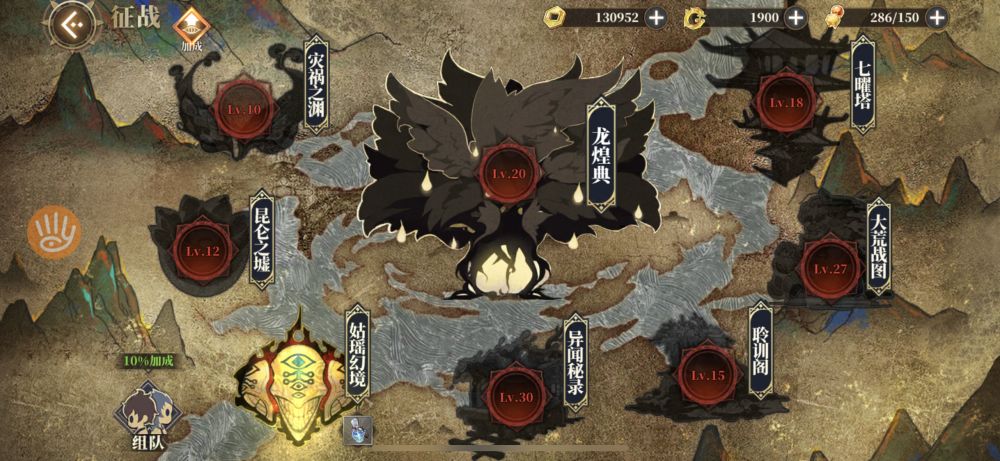The width and height of the screenshot is (1000, 461).
Task: Enter the 龙煌典 Lv.20 stage
Action: tap(508, 172)
